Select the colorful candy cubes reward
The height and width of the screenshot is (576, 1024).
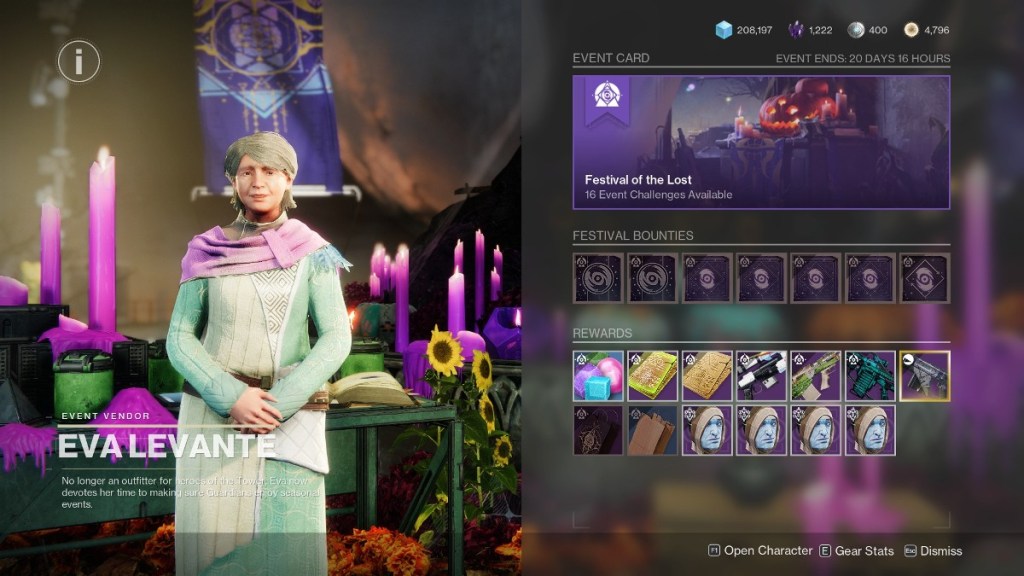click(x=598, y=376)
